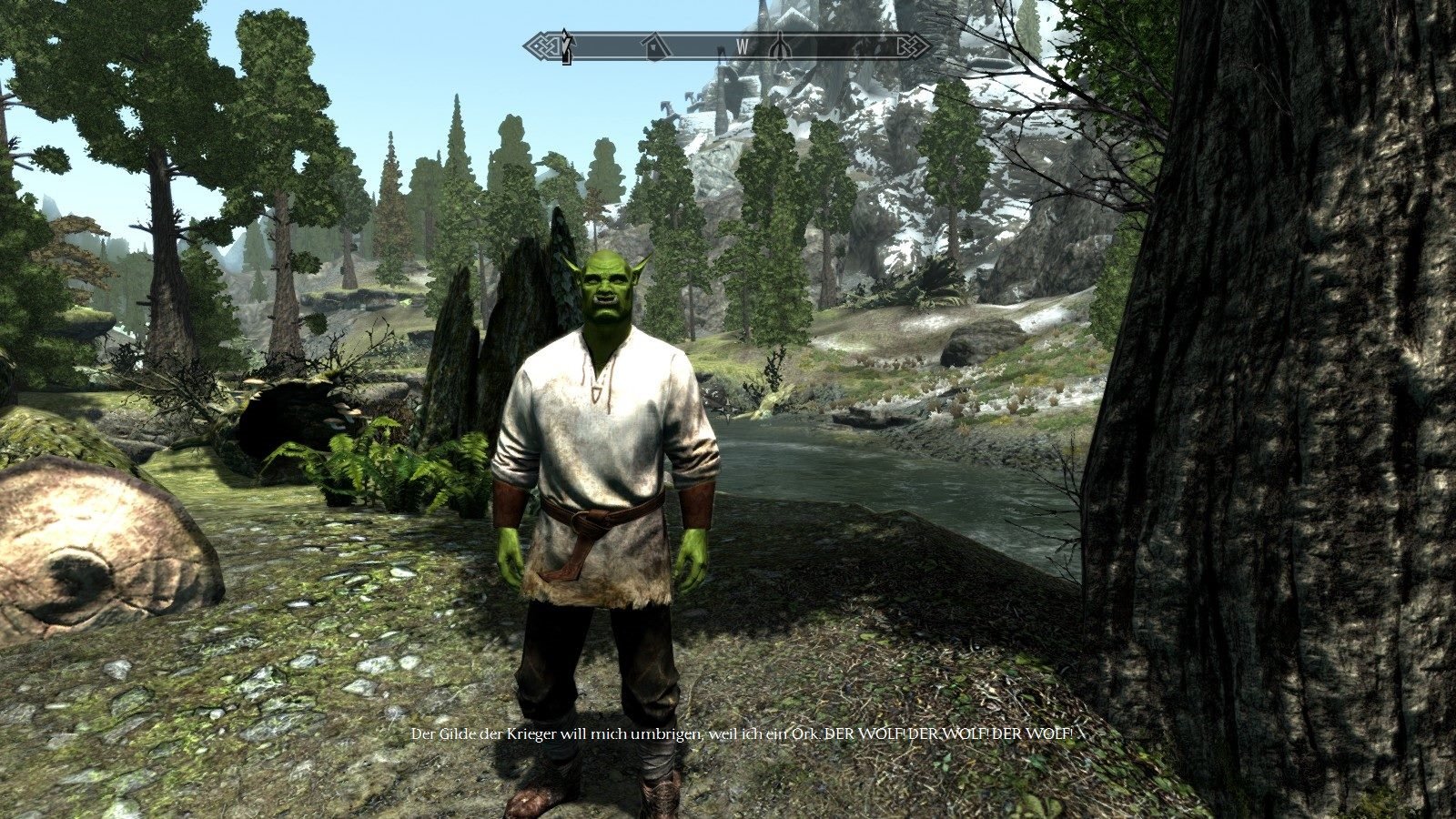Click the W heading letter on the compass
Viewport: 1456px width, 819px height.
coord(743,45)
